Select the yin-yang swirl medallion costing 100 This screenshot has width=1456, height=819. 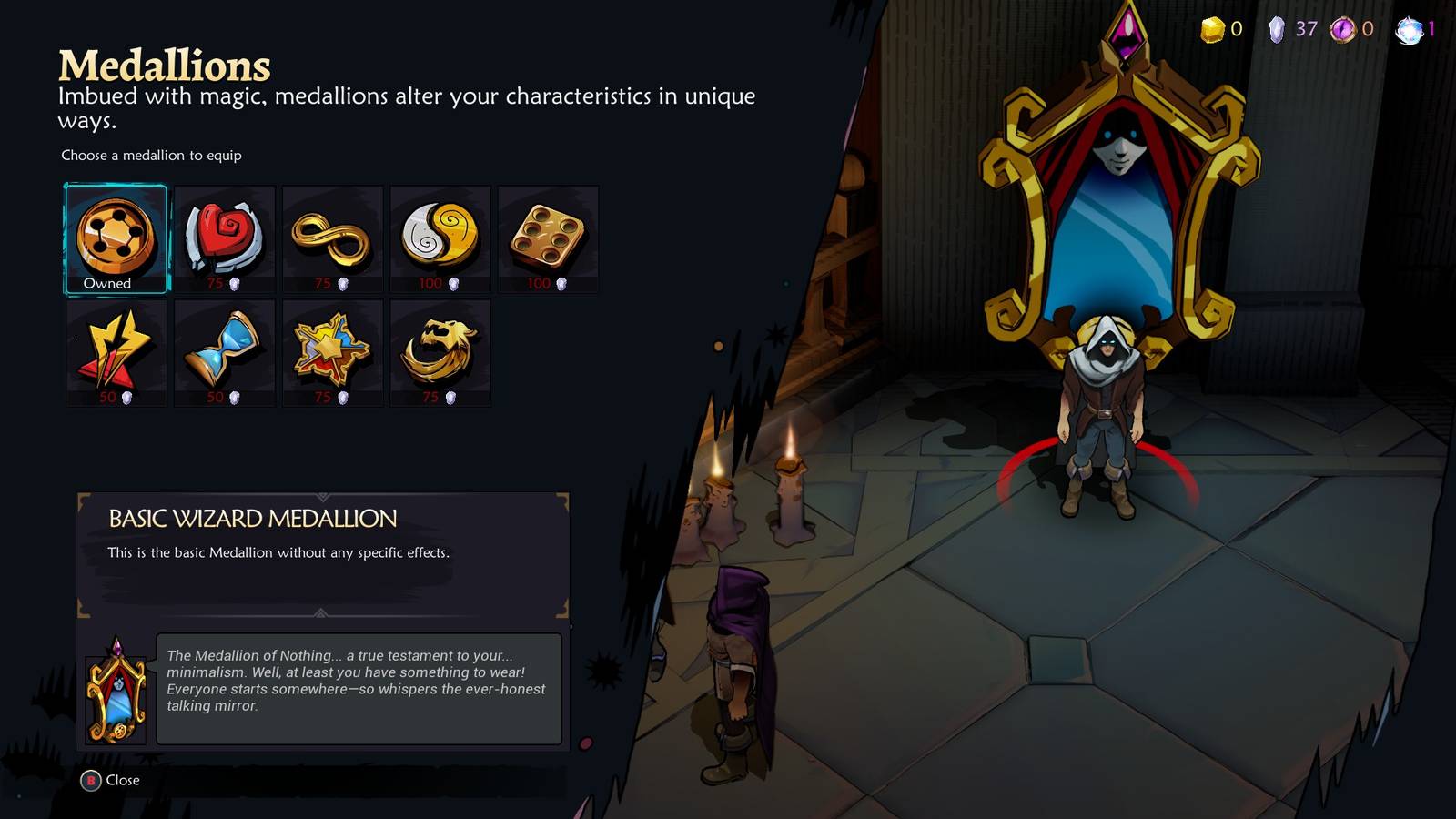click(440, 237)
